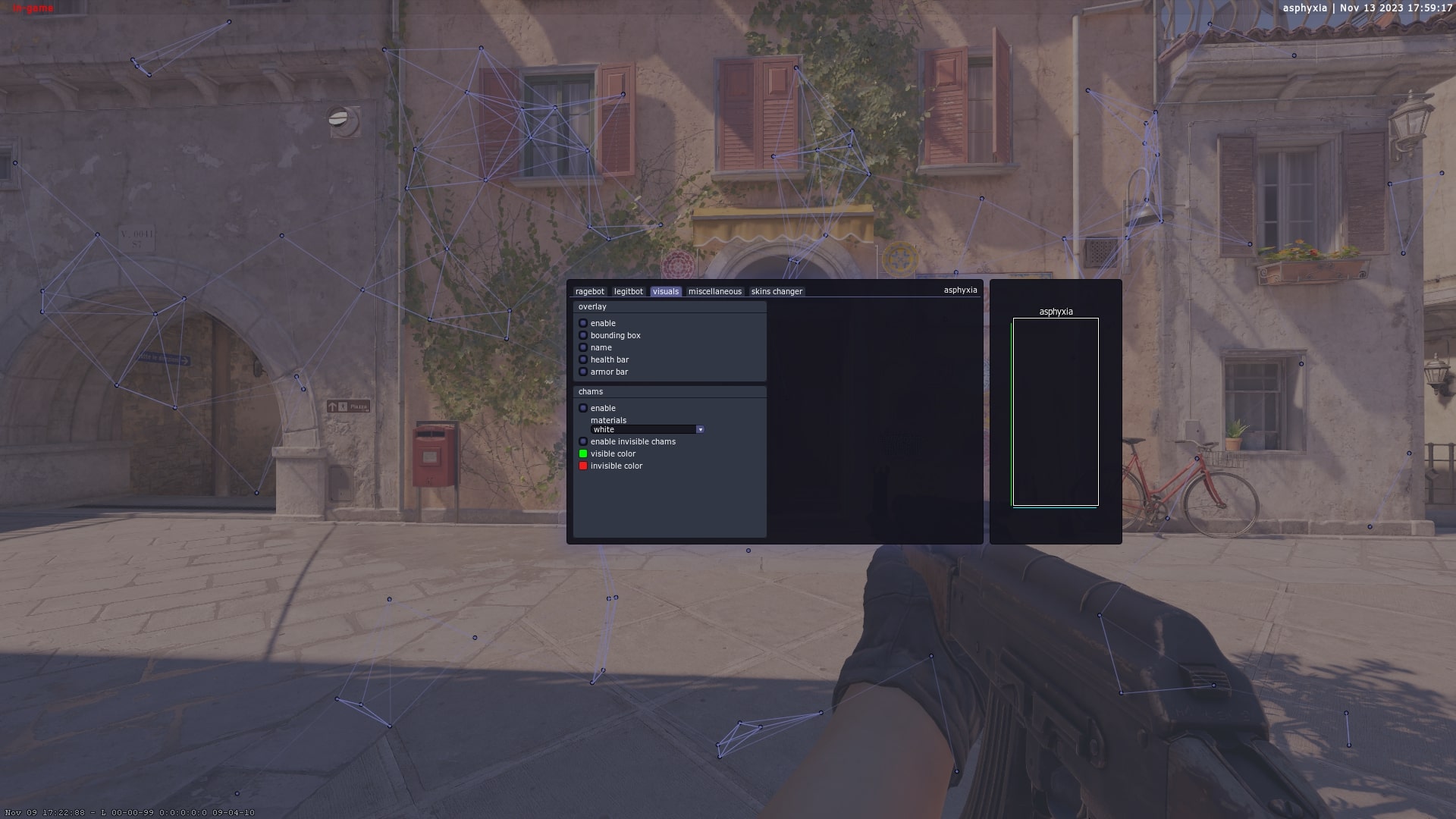Click the in-game indicator top left
Image resolution: width=1456 pixels, height=819 pixels.
pyautogui.click(x=34, y=8)
